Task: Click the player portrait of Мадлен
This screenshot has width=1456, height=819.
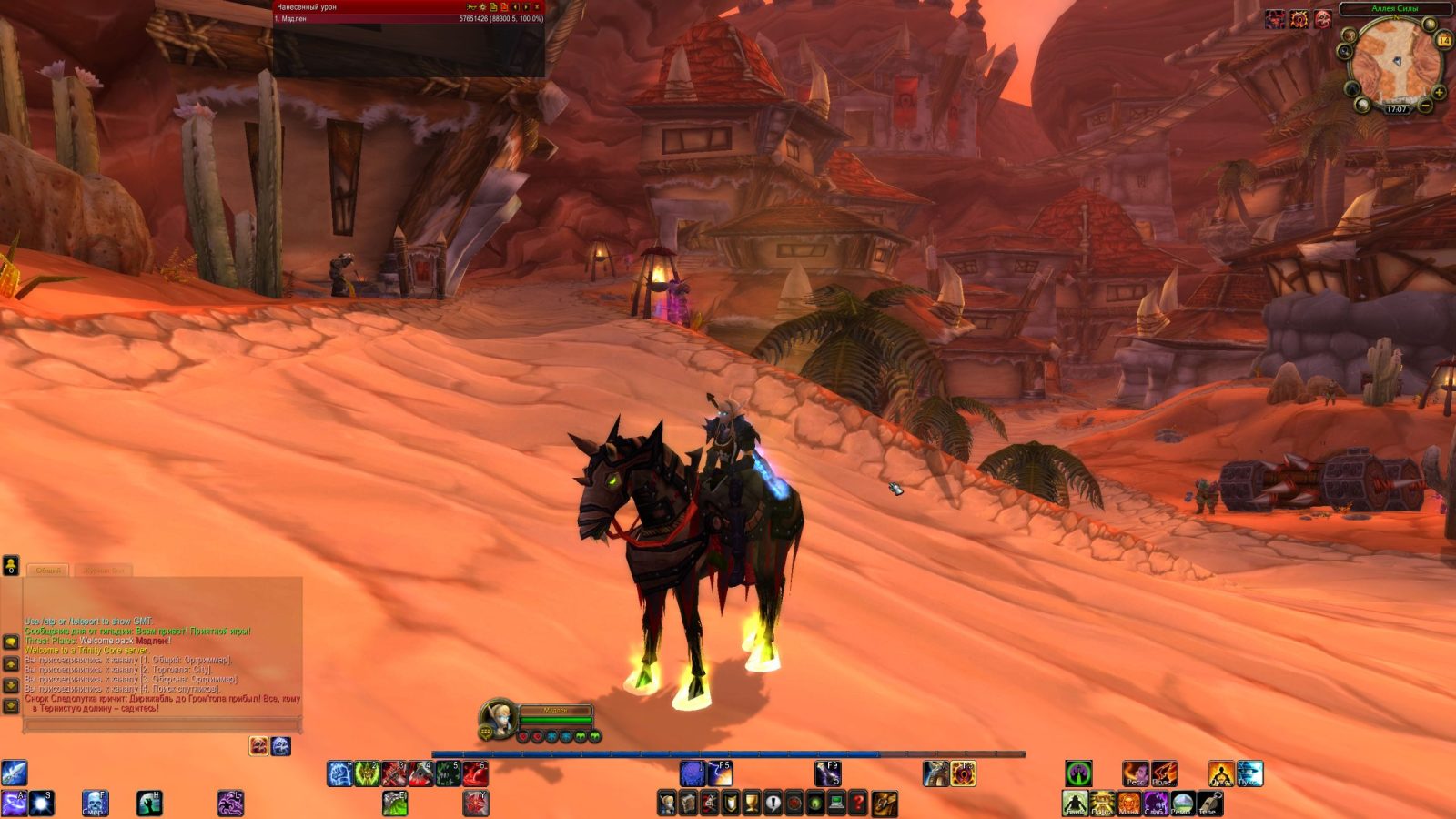Action: [x=497, y=719]
